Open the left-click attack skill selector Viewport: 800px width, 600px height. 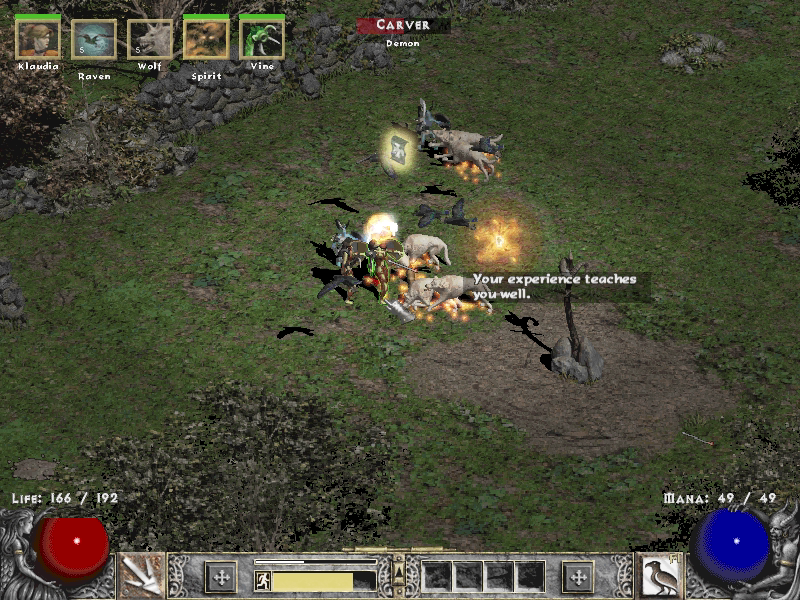[141, 575]
